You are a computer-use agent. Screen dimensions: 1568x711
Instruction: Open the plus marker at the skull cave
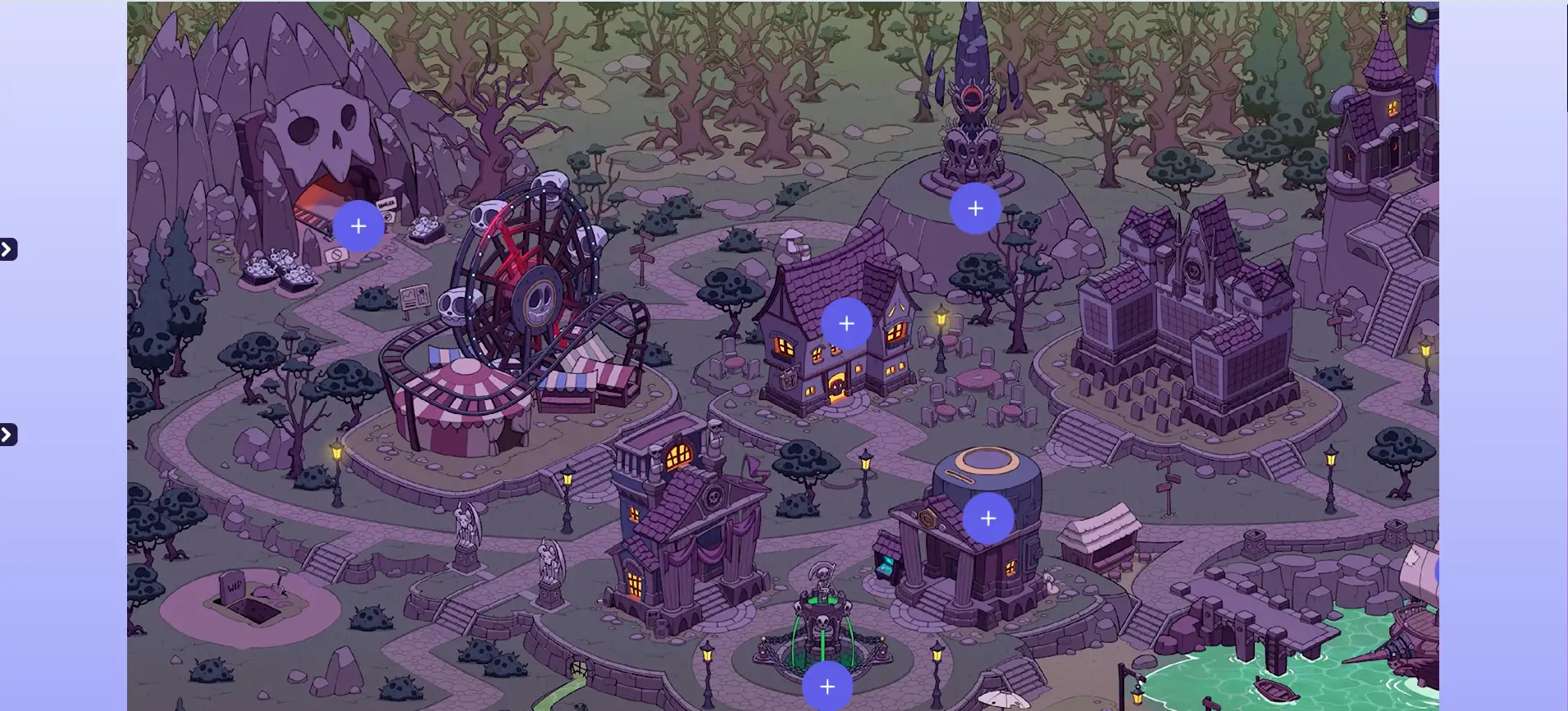[x=358, y=226]
